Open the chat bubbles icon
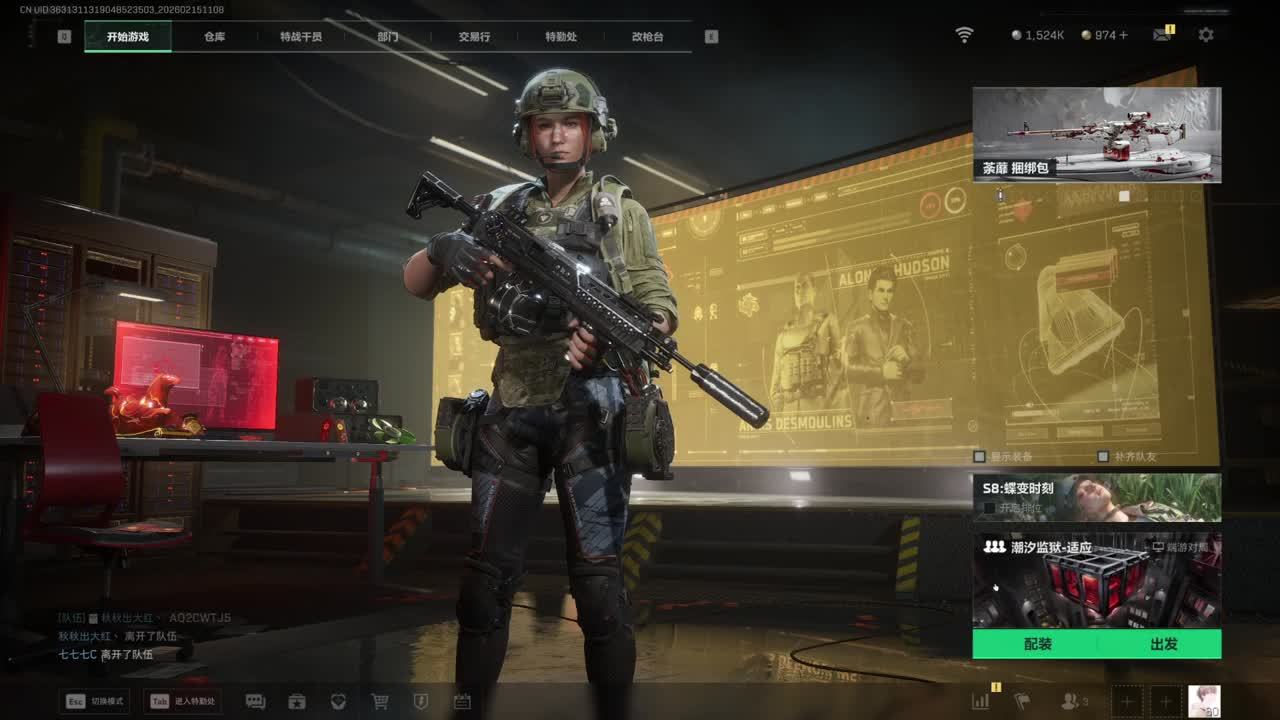This screenshot has width=1280, height=720. pos(255,702)
